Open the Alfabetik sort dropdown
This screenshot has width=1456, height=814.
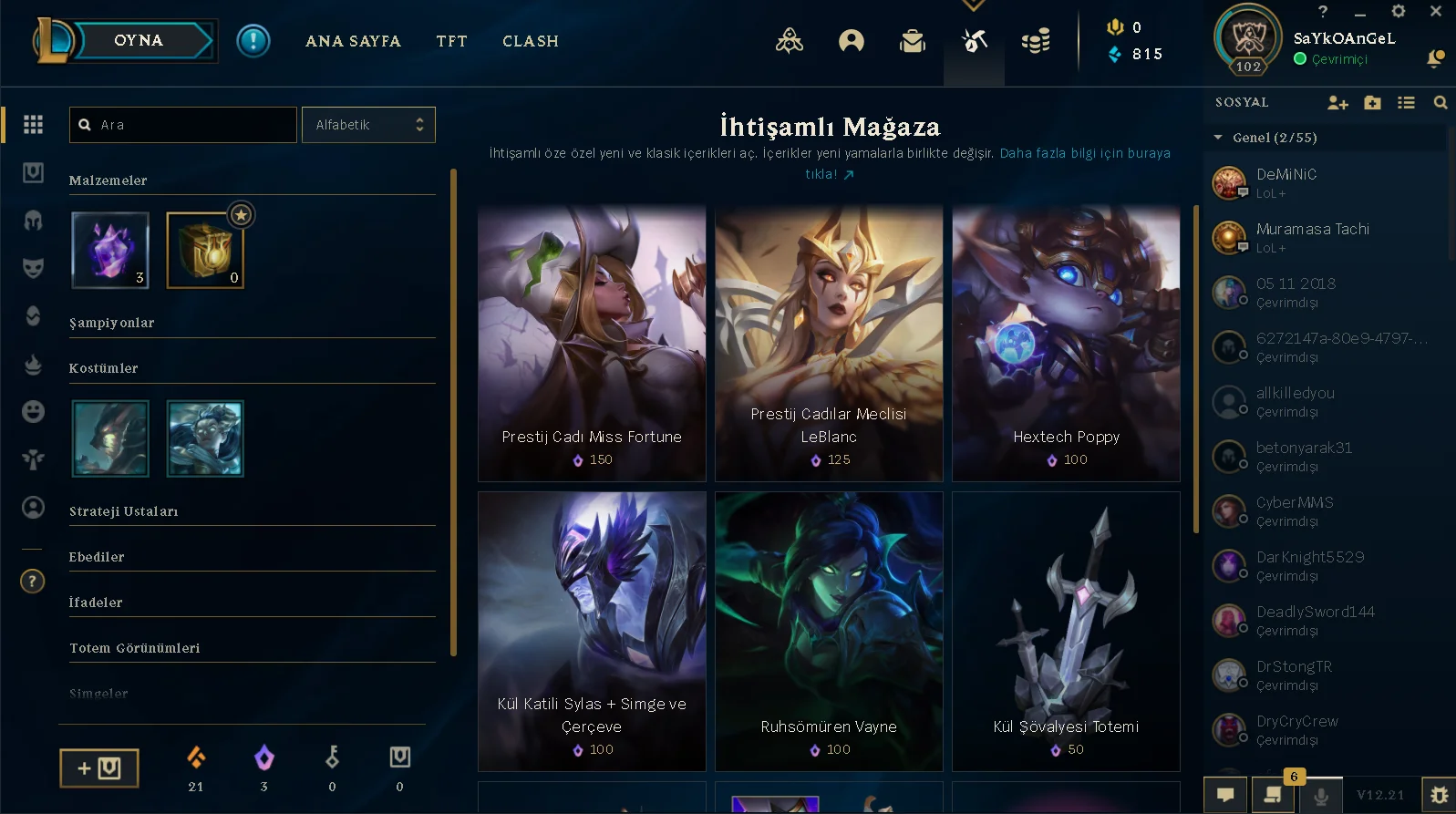coord(368,125)
